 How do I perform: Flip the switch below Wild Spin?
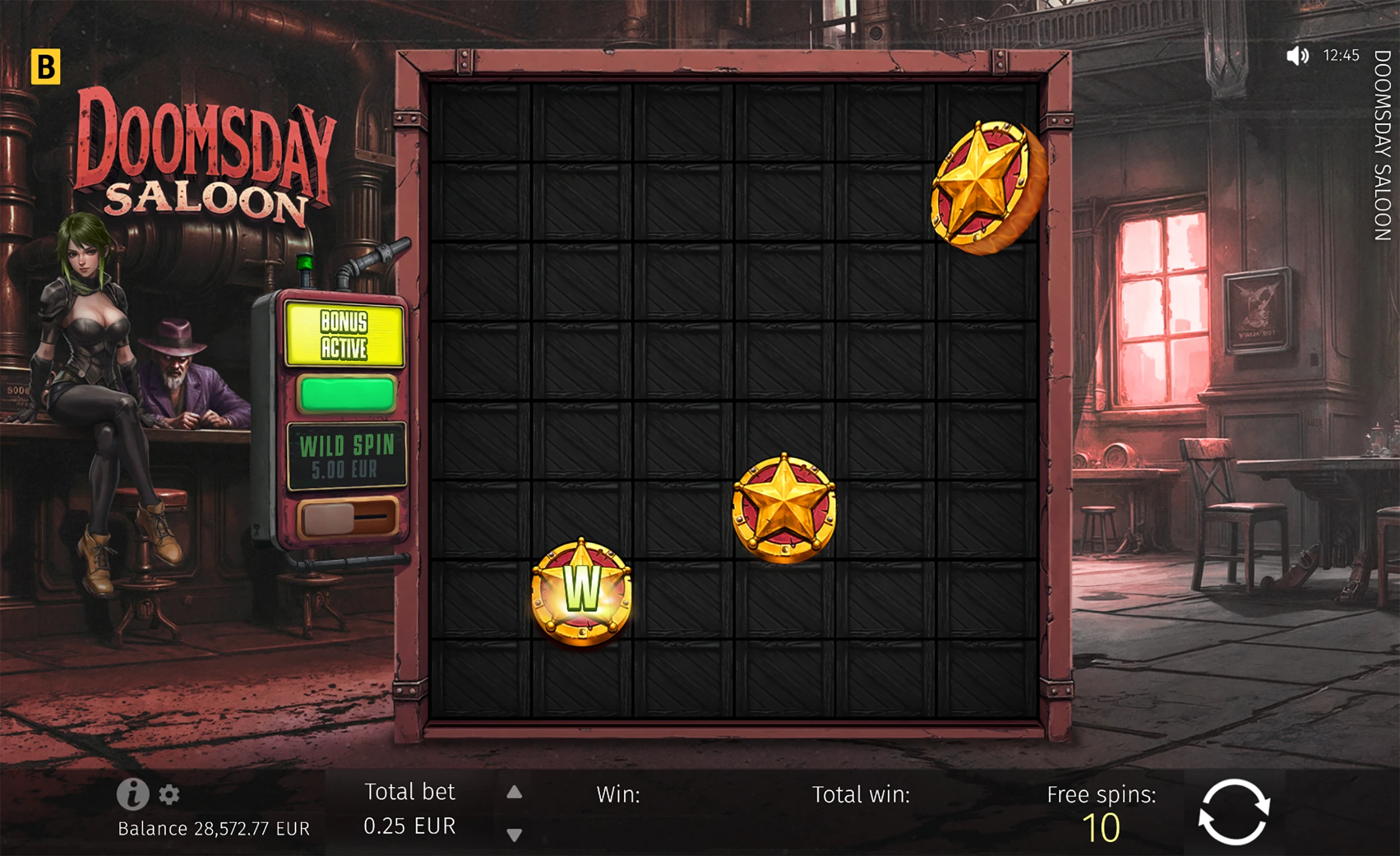[347, 517]
